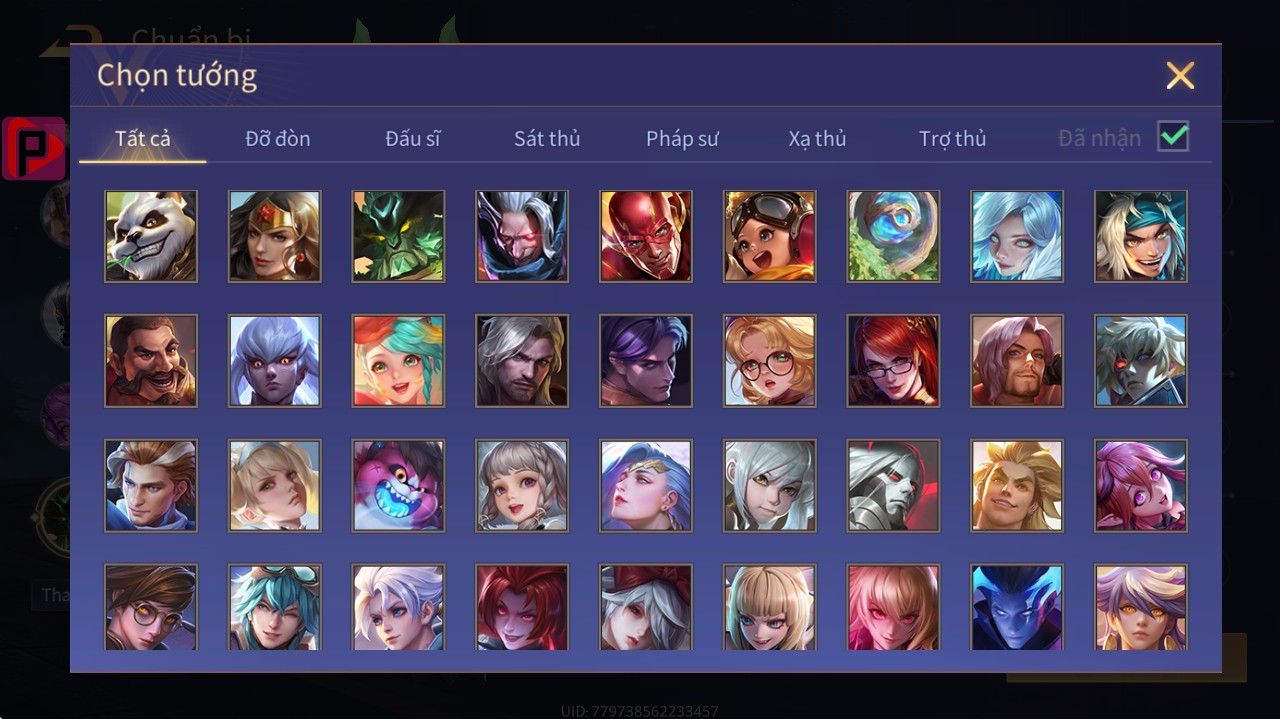Open the Trợ thủ tab
Image resolution: width=1280 pixels, height=719 pixels.
(x=952, y=138)
